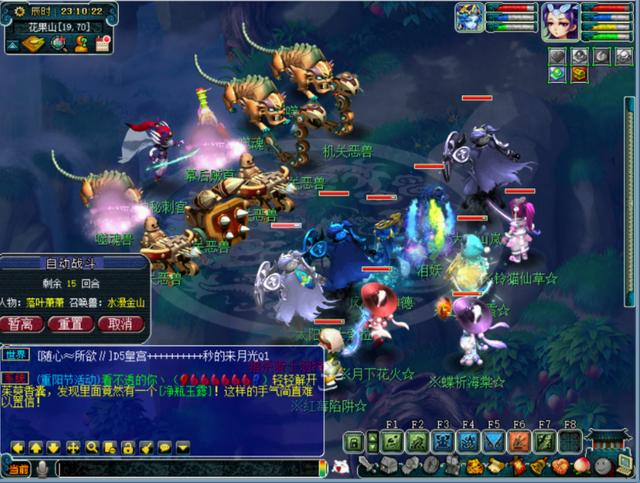Open the speech bubble chat option
This screenshot has height=483, width=640.
point(163,447)
